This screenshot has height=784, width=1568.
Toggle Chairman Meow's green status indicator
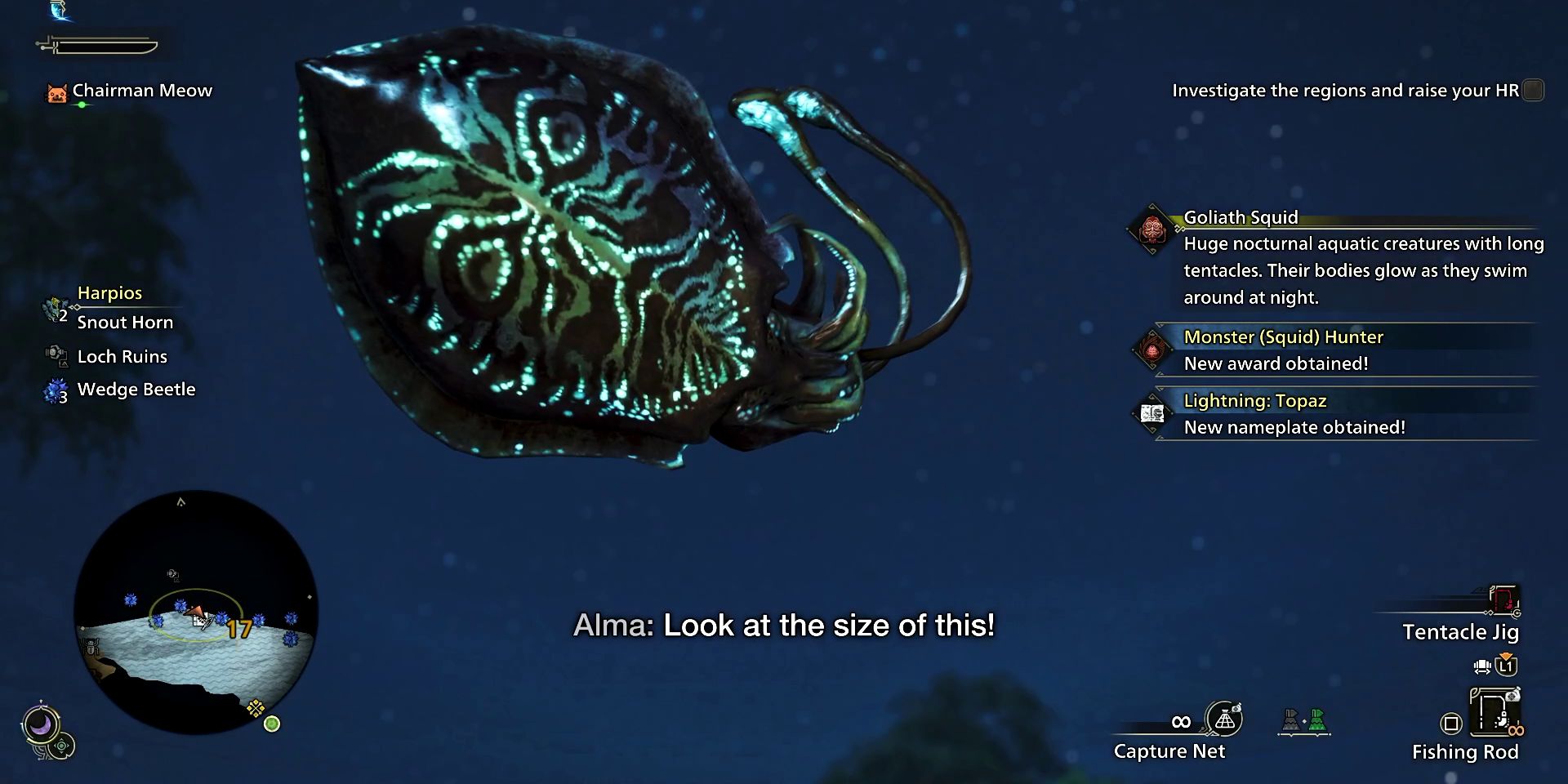pyautogui.click(x=82, y=105)
